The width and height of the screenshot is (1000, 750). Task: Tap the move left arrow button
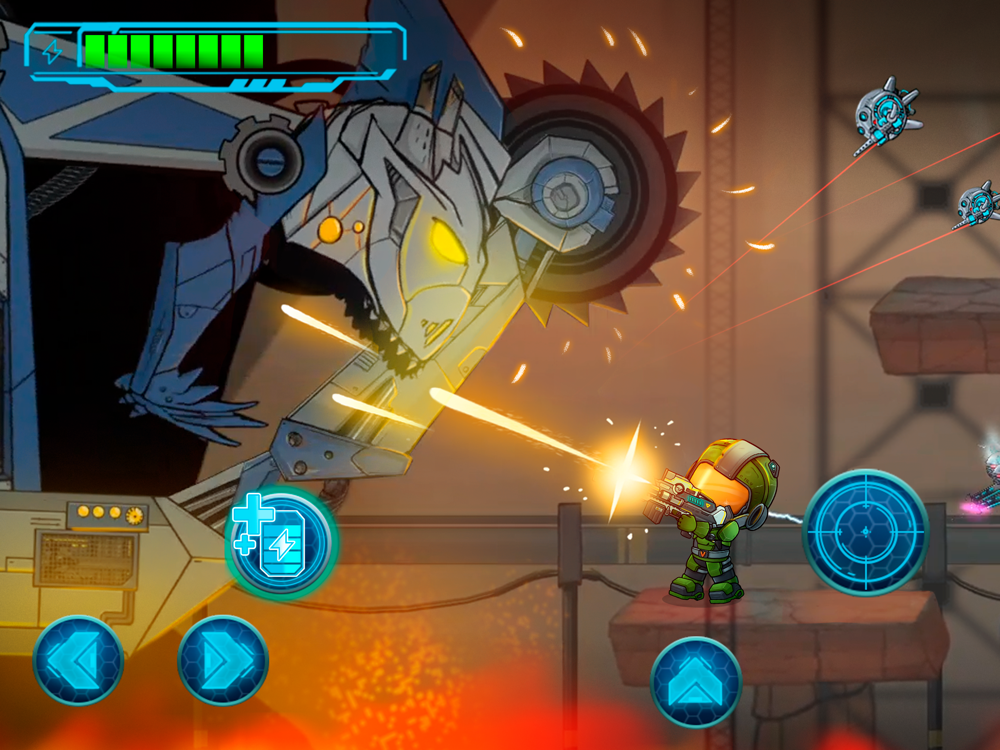coord(78,660)
